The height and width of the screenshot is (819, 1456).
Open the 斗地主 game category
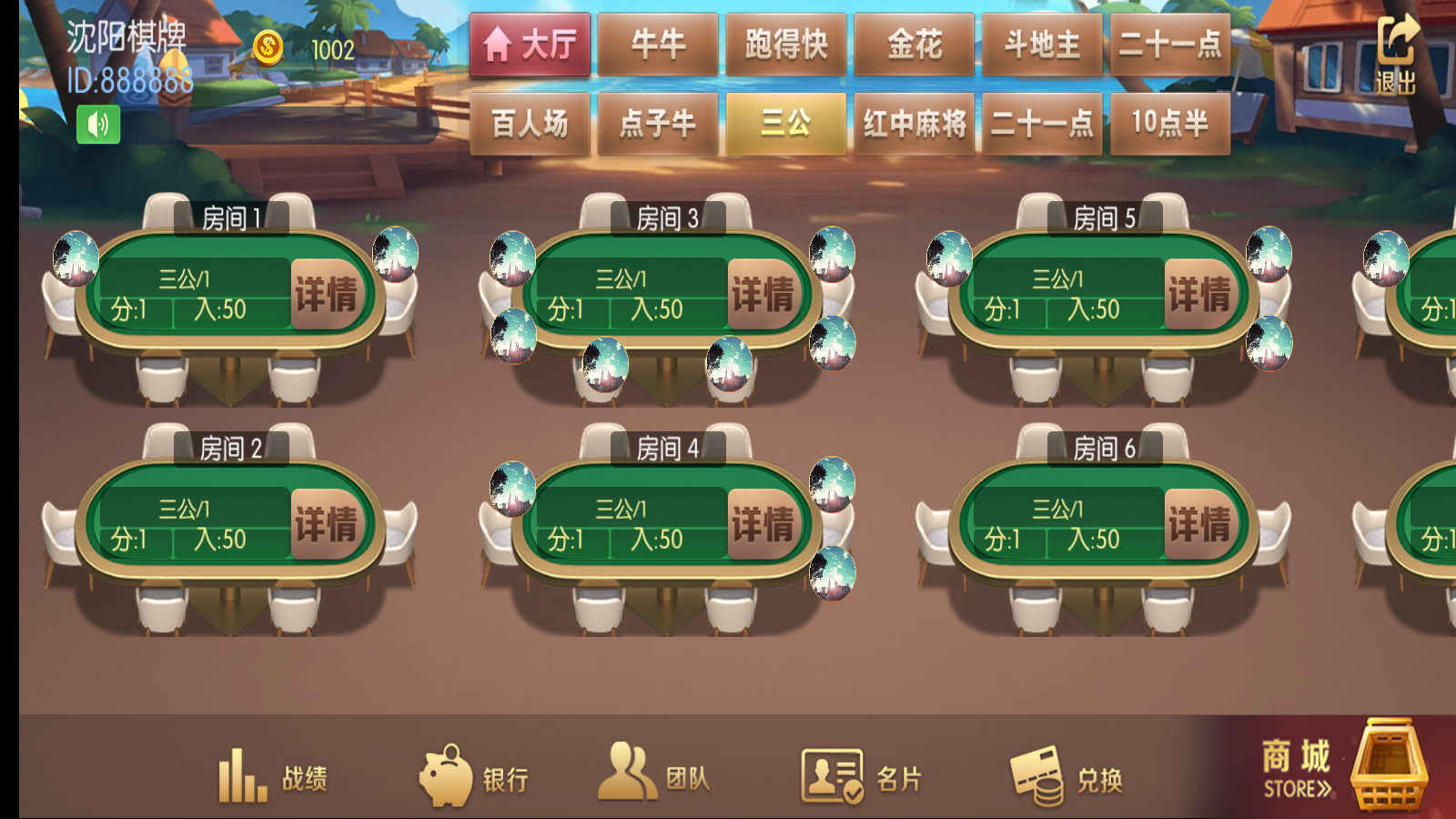pos(1042,44)
